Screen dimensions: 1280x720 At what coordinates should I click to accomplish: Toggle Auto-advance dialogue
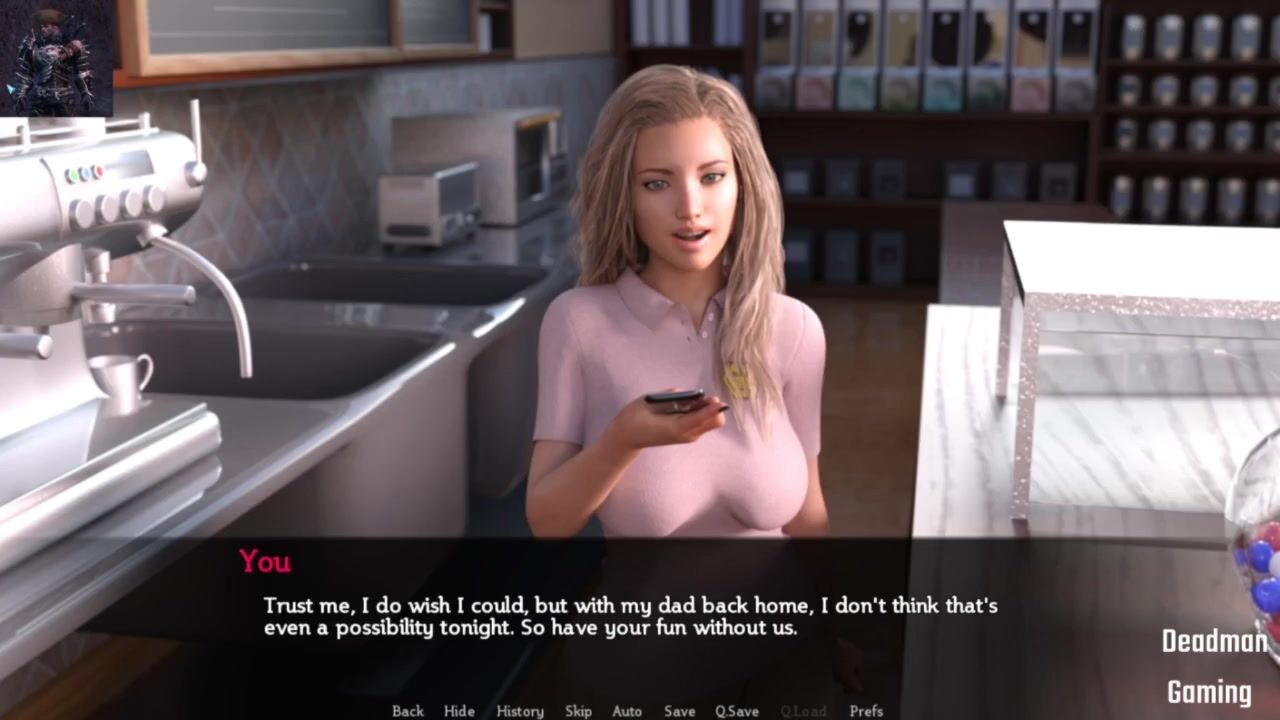[627, 711]
